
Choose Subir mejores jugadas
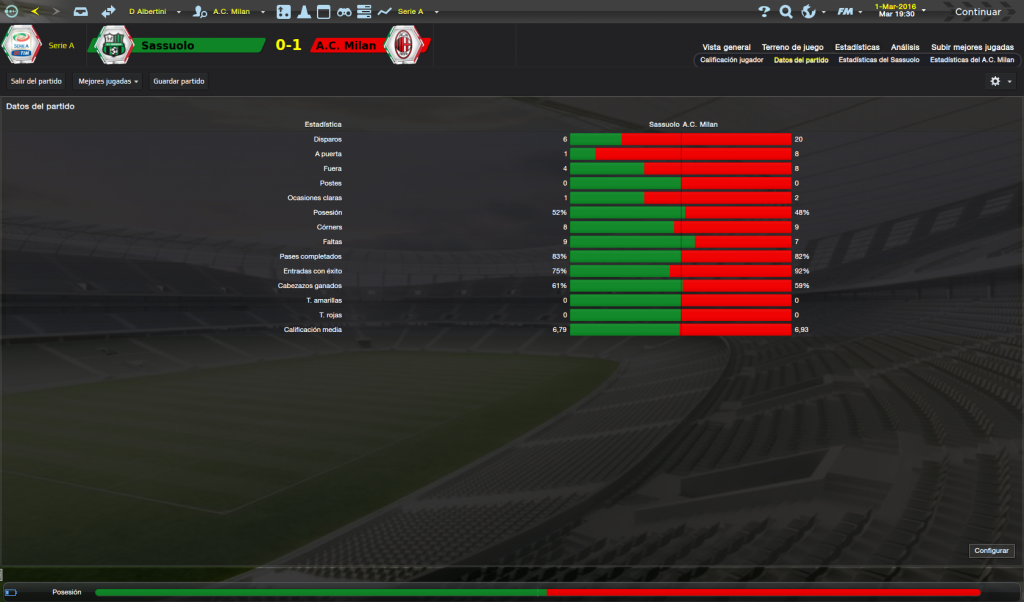point(972,47)
